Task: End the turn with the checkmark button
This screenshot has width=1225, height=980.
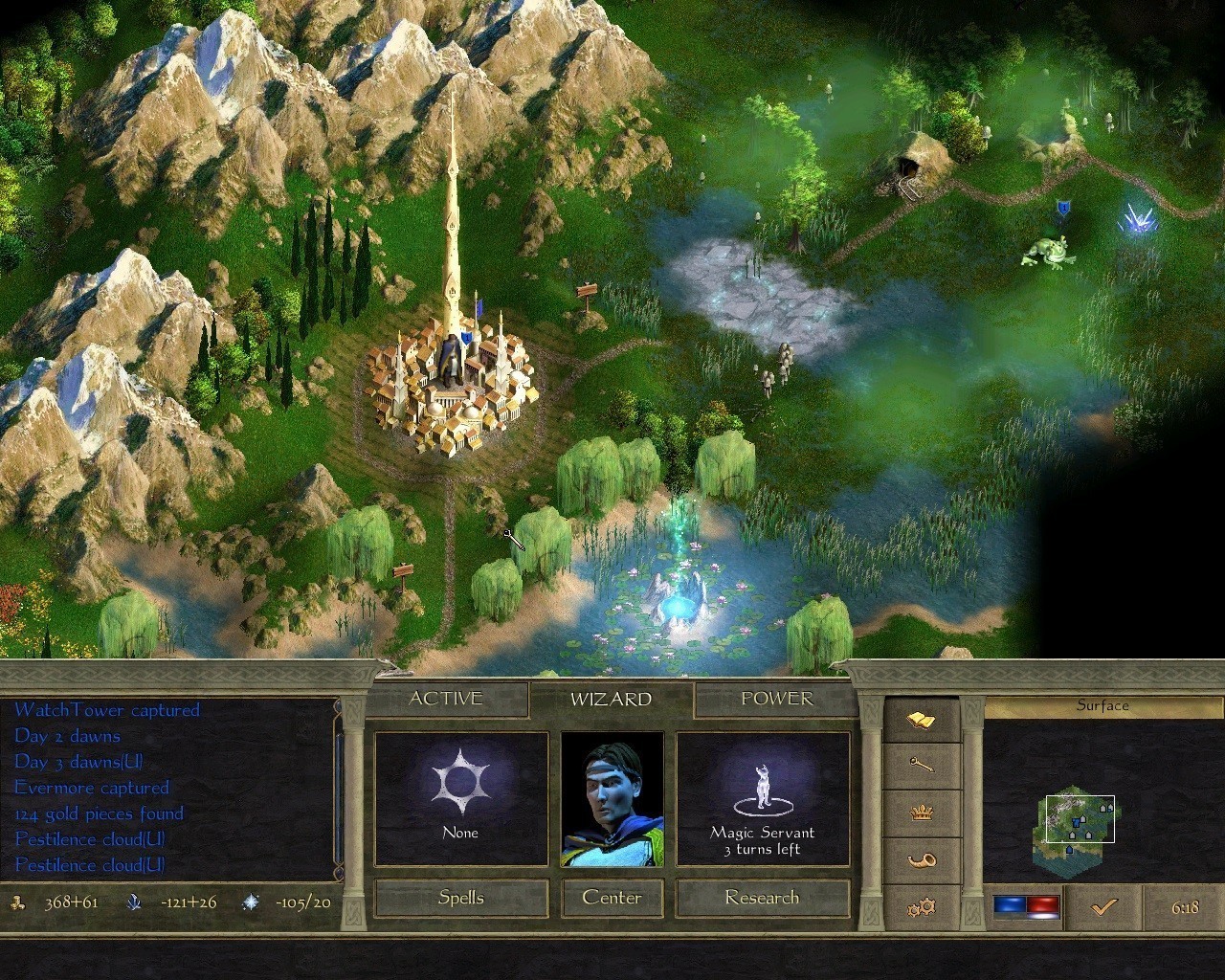Action: click(x=1103, y=905)
